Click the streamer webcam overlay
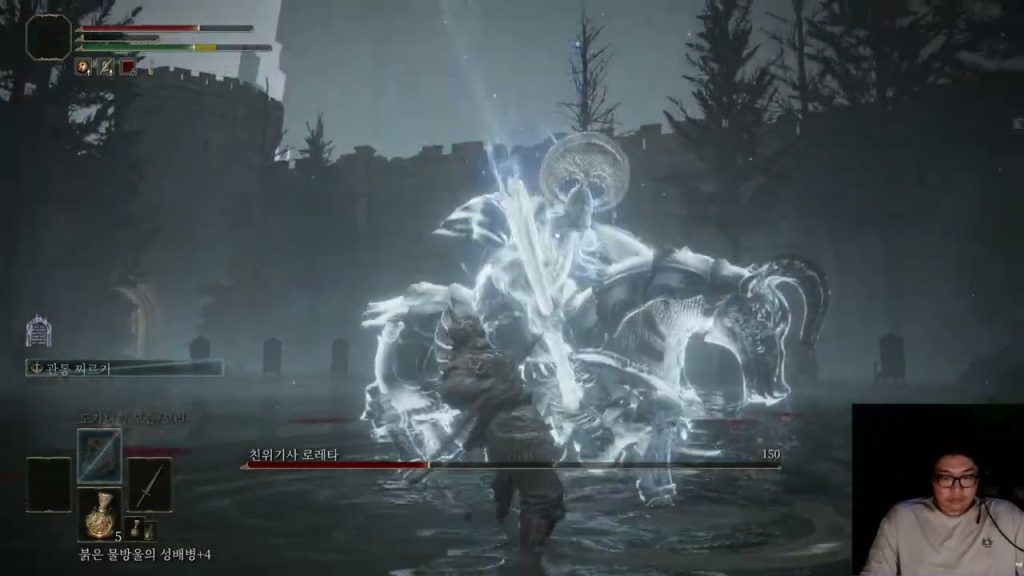 pyautogui.click(x=937, y=490)
